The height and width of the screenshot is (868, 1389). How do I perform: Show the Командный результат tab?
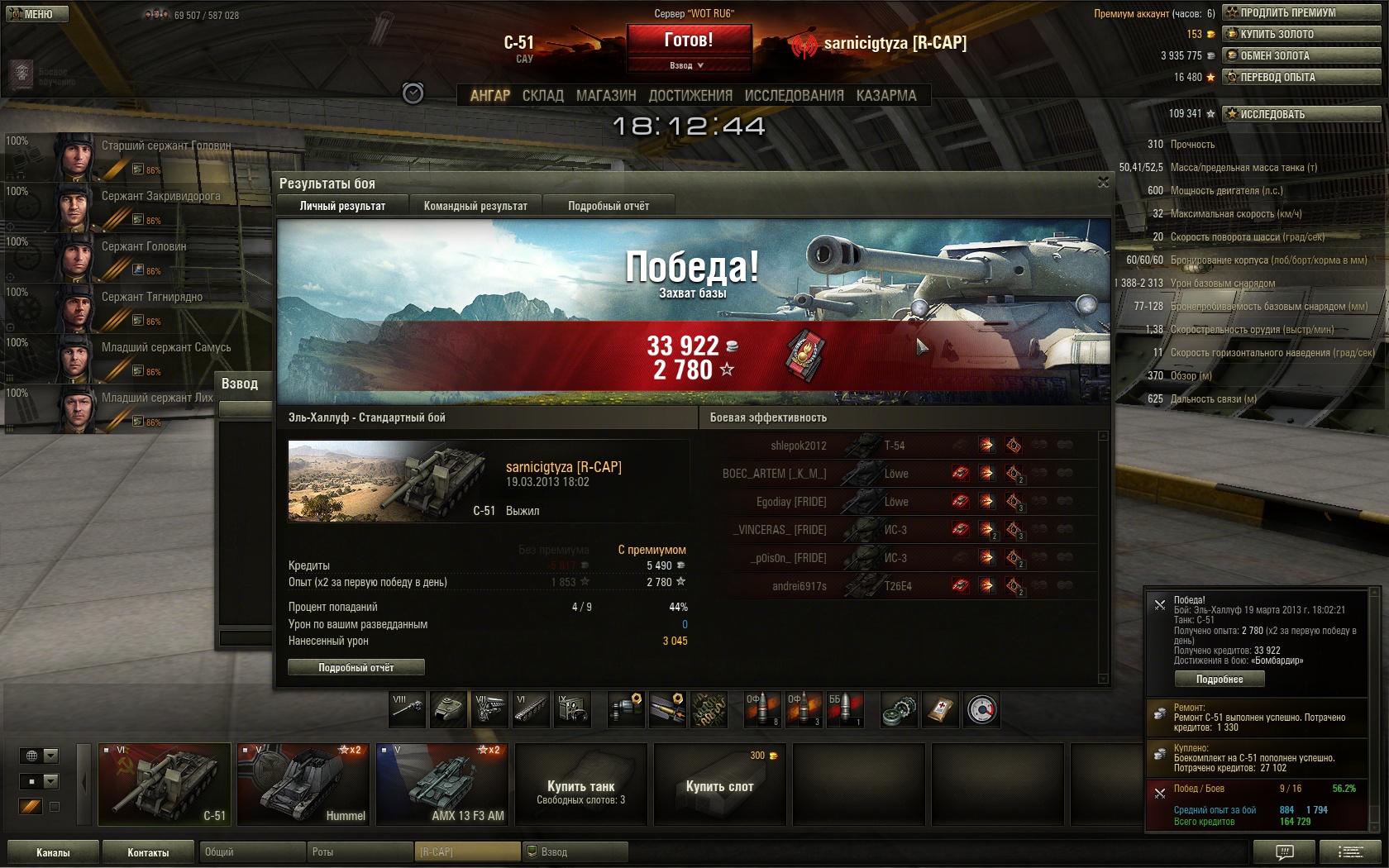click(x=475, y=206)
